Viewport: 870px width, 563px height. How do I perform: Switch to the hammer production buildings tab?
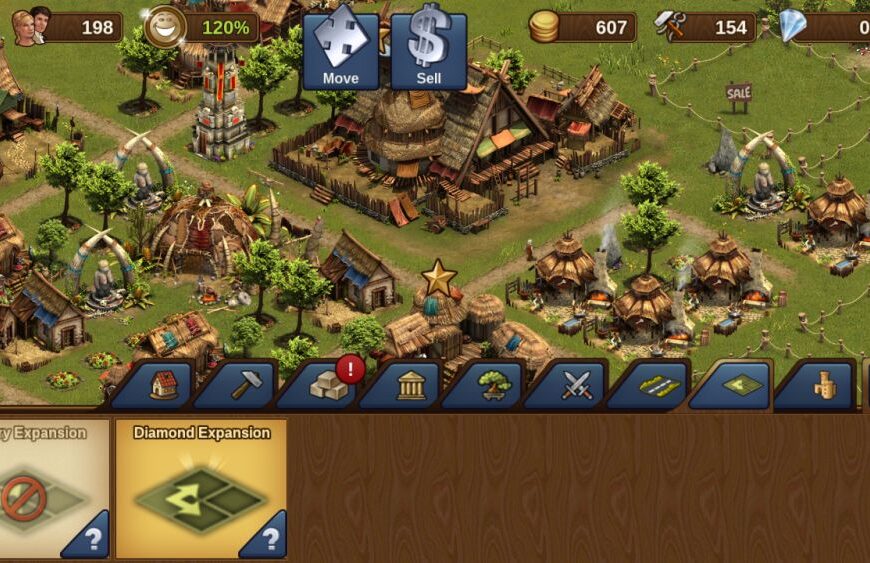246,385
